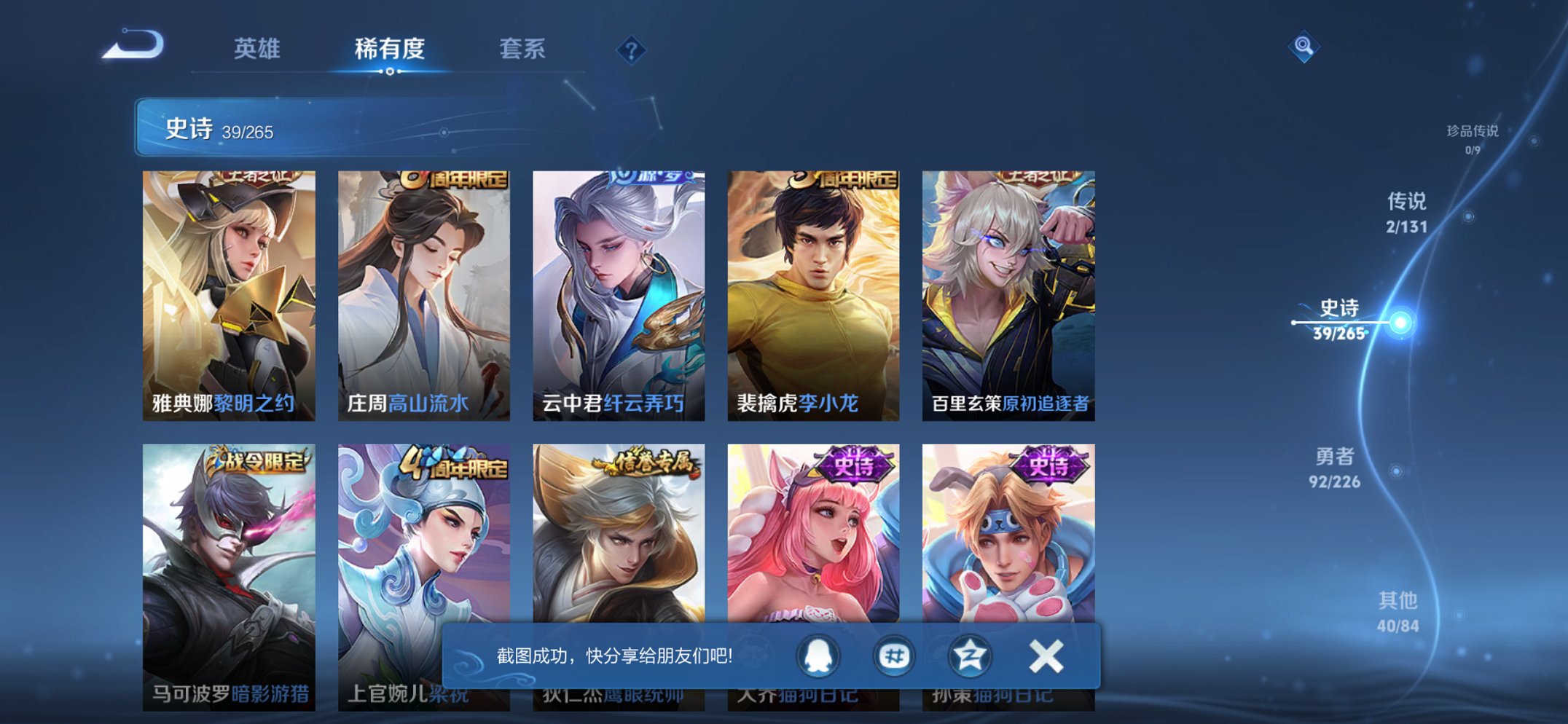Share screenshot via the Qzone star icon
The width and height of the screenshot is (1568, 724).
971,655
